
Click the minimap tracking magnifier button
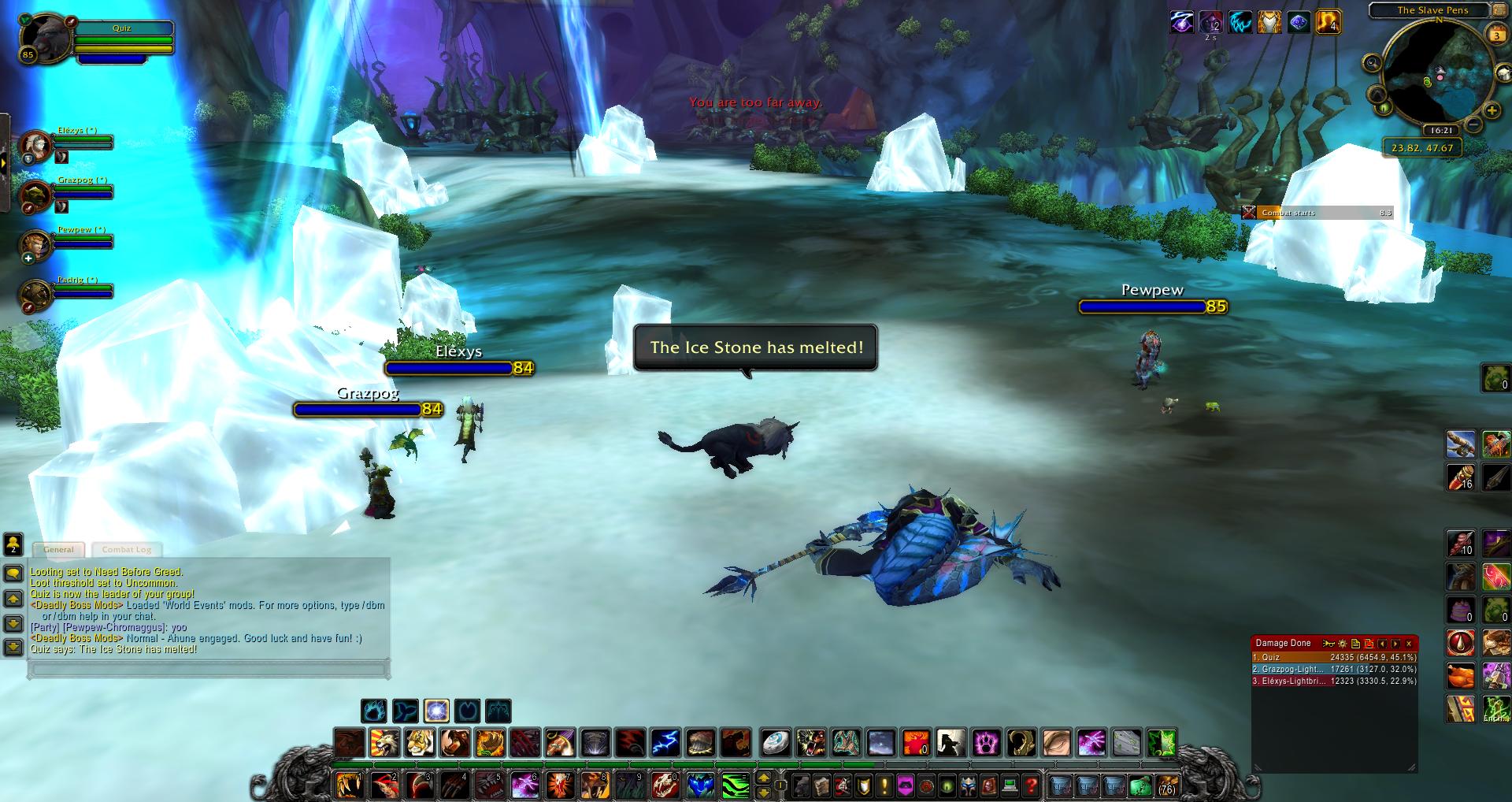1373,64
